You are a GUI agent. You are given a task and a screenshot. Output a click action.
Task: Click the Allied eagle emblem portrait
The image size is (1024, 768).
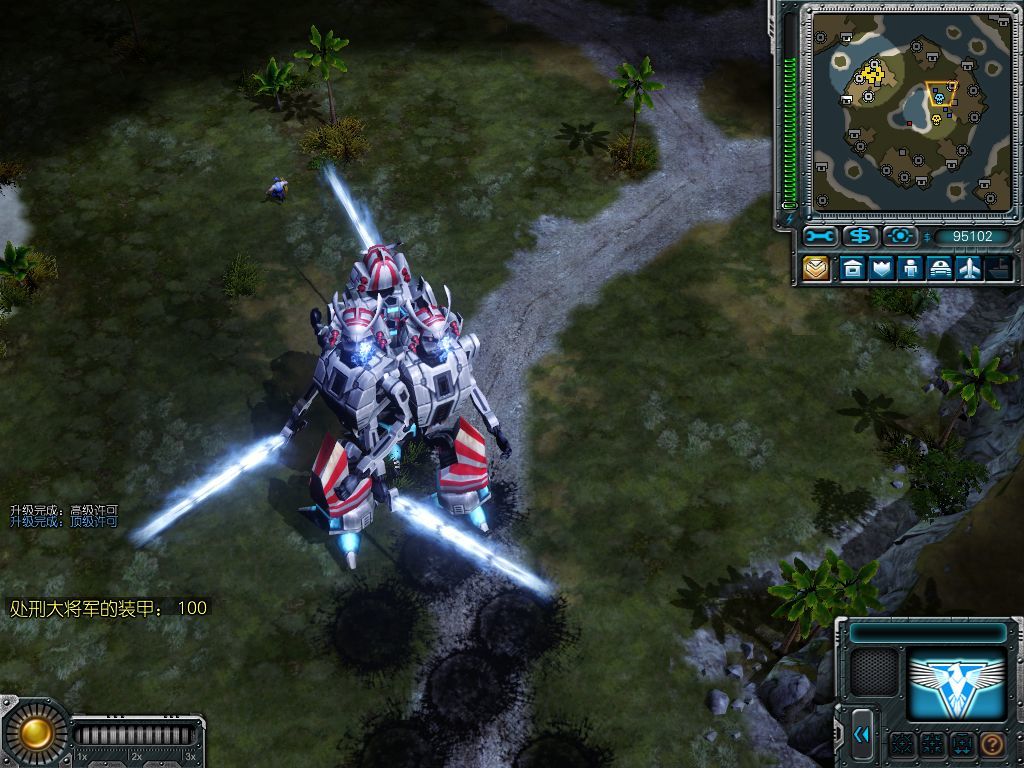click(956, 684)
